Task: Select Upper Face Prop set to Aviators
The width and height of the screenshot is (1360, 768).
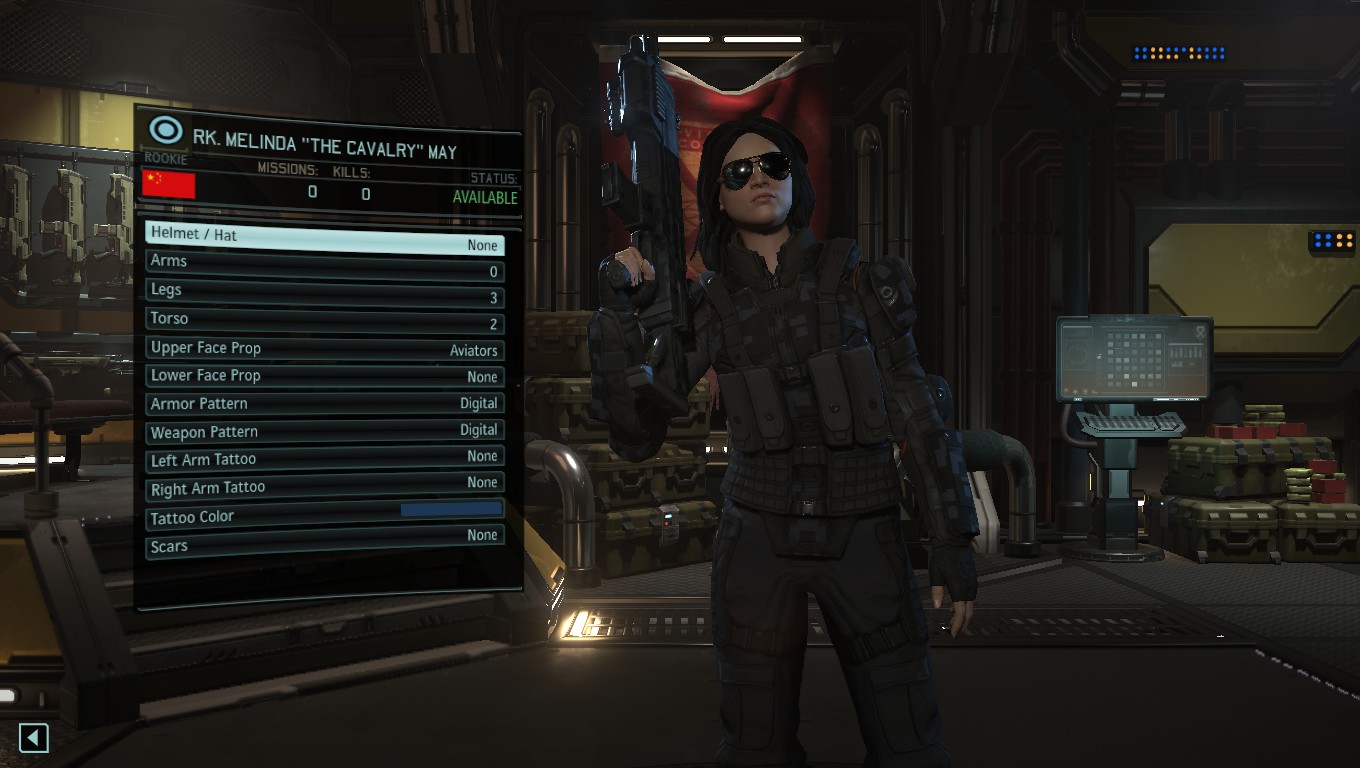Action: point(324,349)
